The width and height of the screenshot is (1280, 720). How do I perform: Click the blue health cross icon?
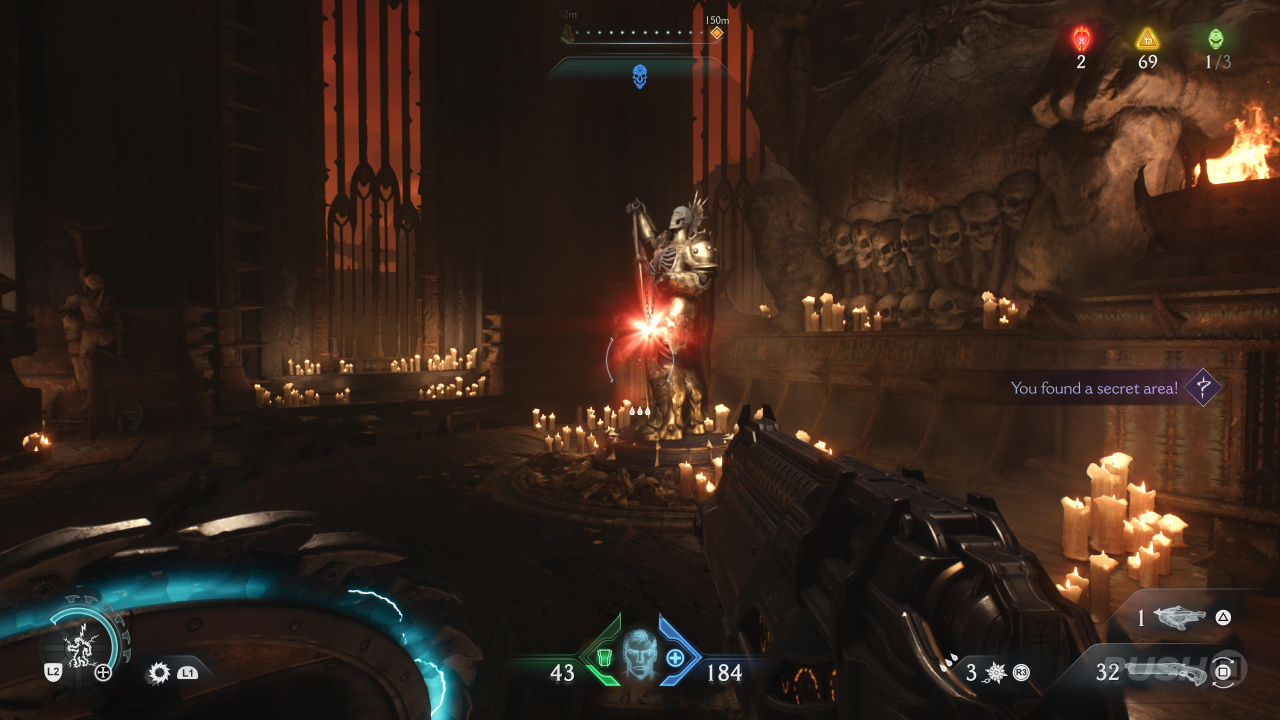coord(675,658)
